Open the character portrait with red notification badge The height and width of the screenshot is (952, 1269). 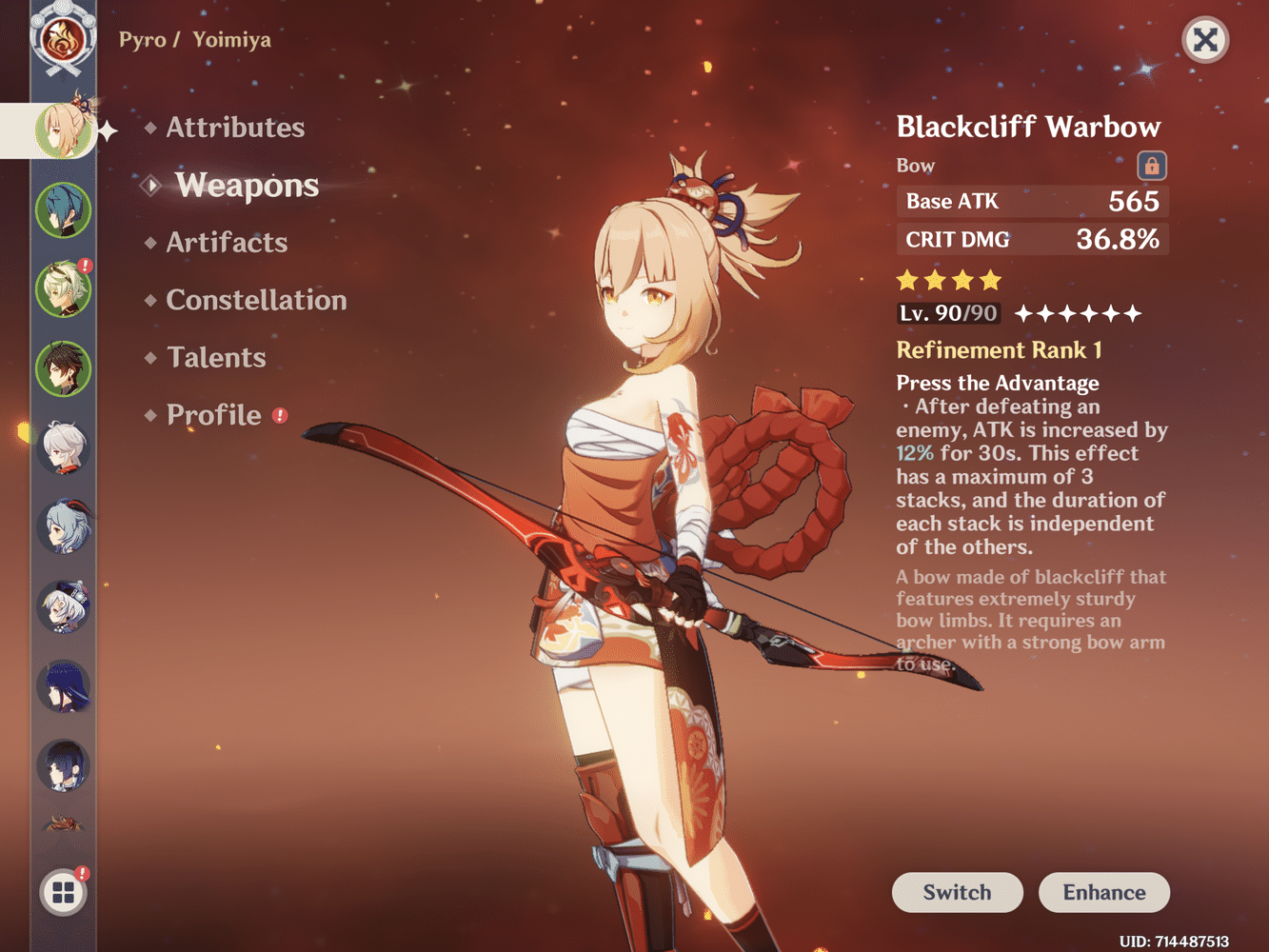click(x=64, y=290)
